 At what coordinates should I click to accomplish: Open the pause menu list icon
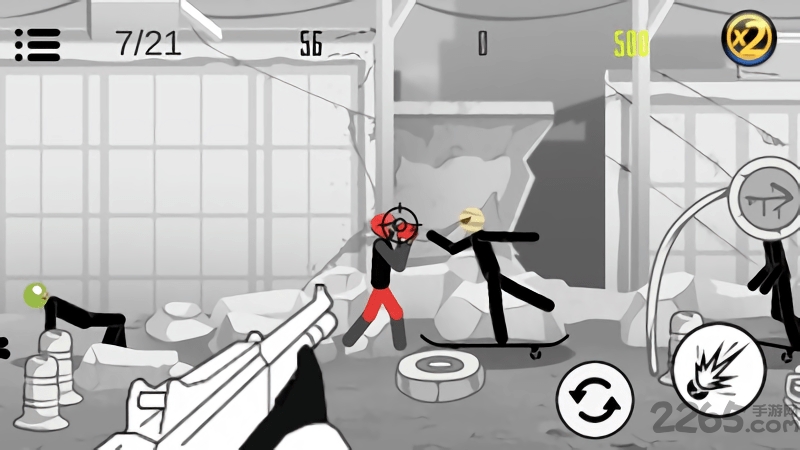coord(38,44)
